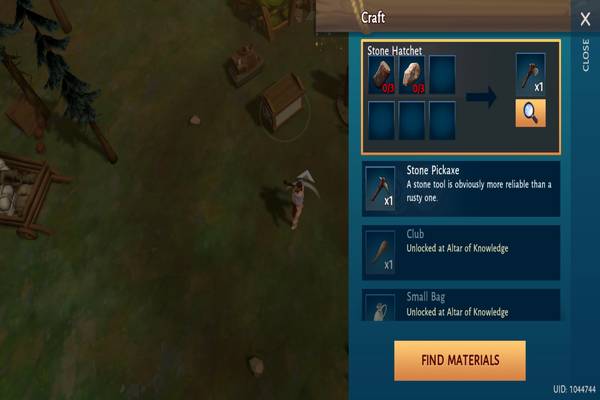Select the log ingredient slot
Image resolution: width=600 pixels, height=400 pixels.
pyautogui.click(x=383, y=73)
